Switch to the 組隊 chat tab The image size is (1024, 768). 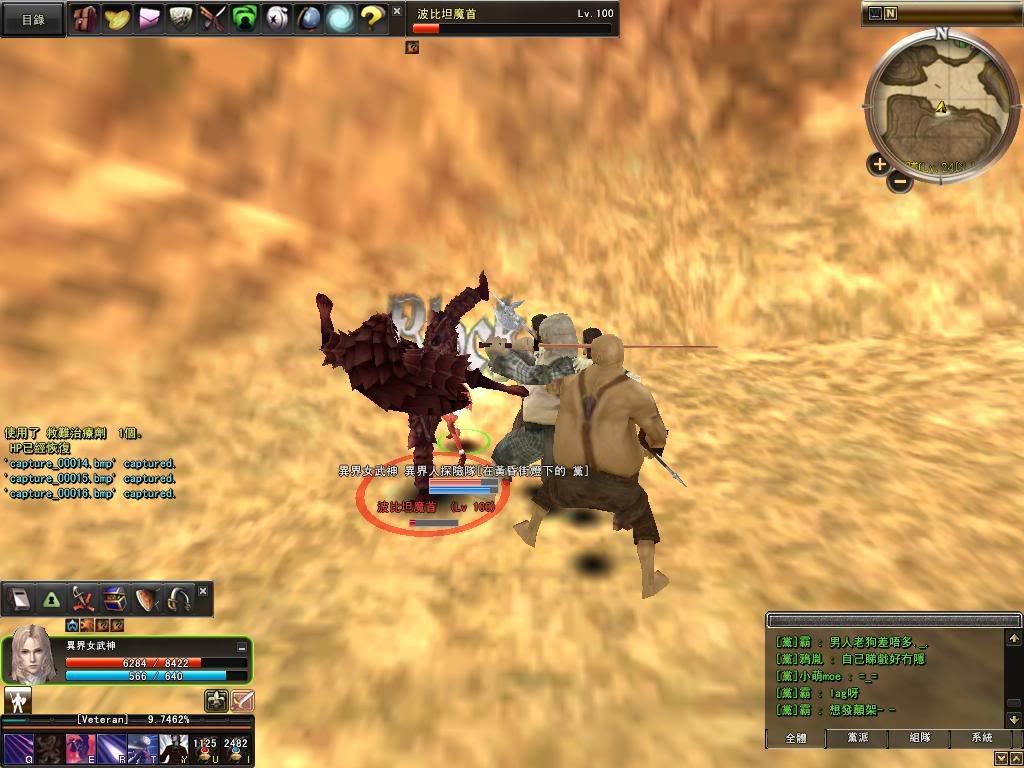click(920, 738)
